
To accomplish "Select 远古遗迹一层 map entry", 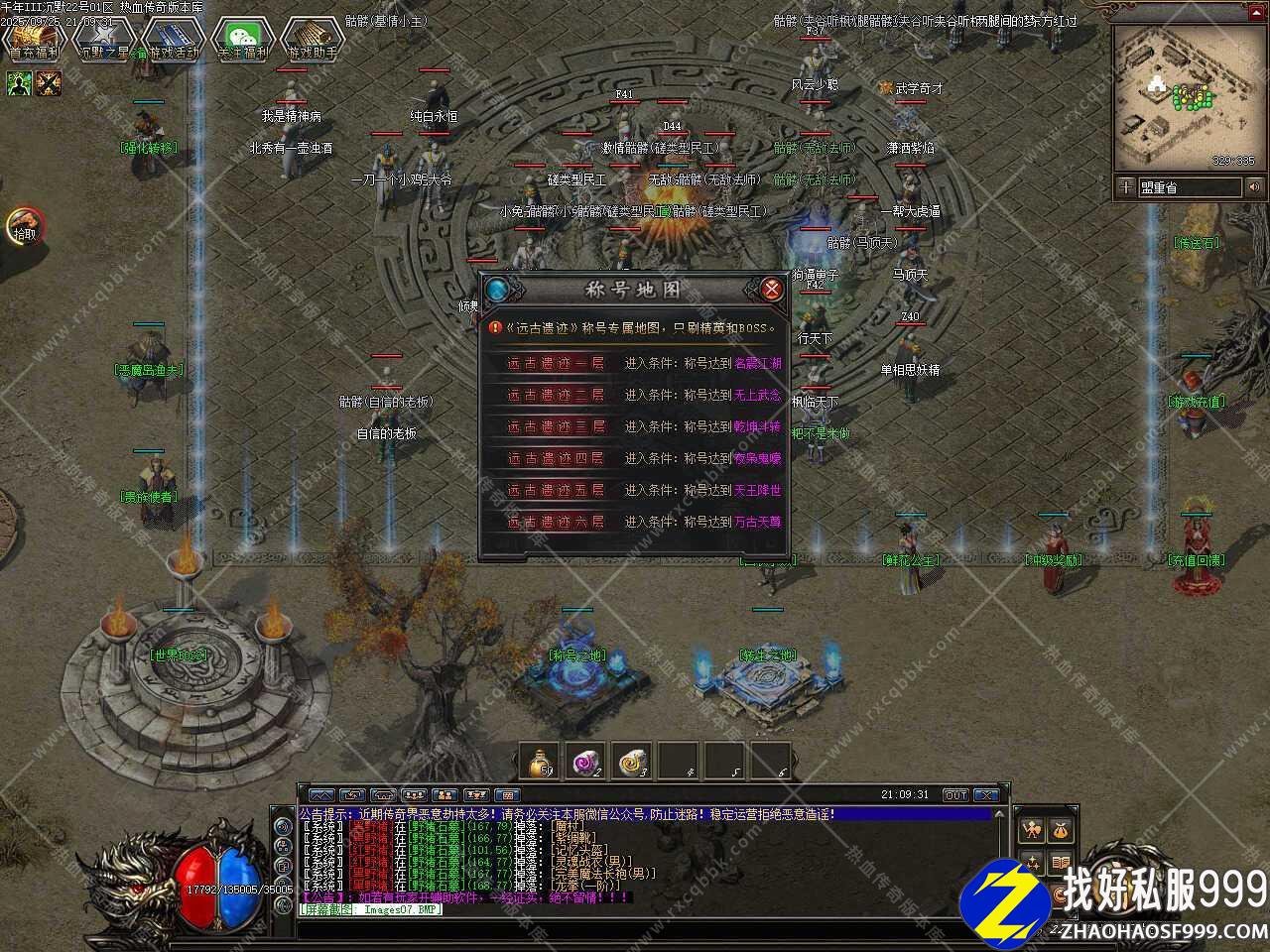I will (556, 364).
